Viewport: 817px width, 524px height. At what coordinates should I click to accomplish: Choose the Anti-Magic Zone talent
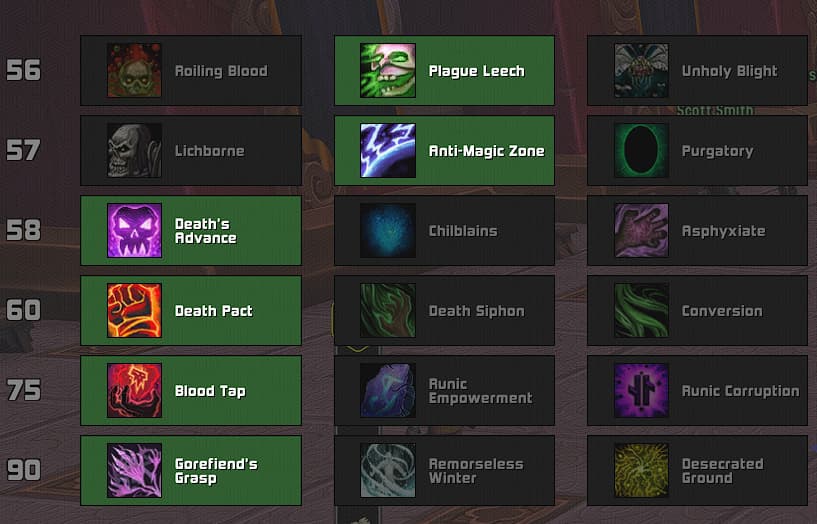tap(444, 151)
